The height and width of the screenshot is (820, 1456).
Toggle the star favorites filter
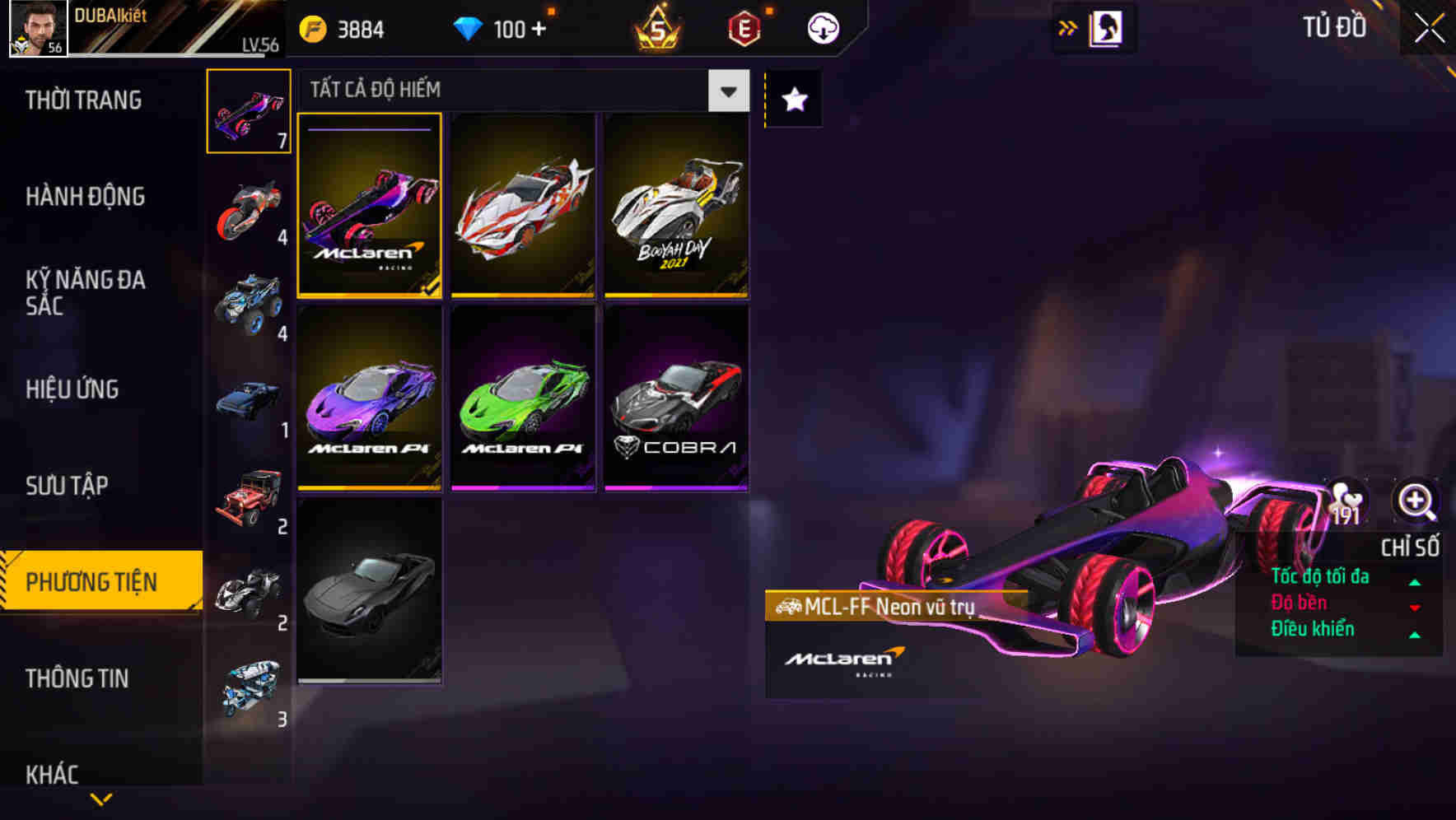point(792,100)
